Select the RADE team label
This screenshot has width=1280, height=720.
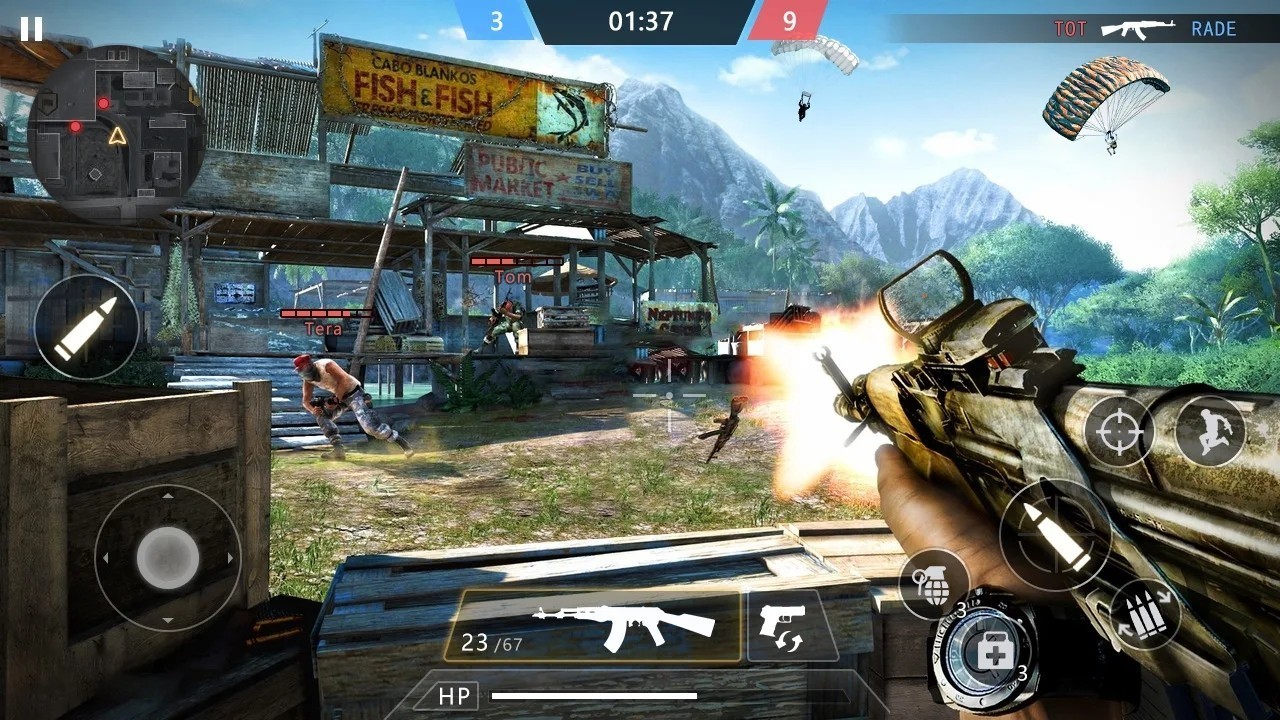coord(1213,28)
